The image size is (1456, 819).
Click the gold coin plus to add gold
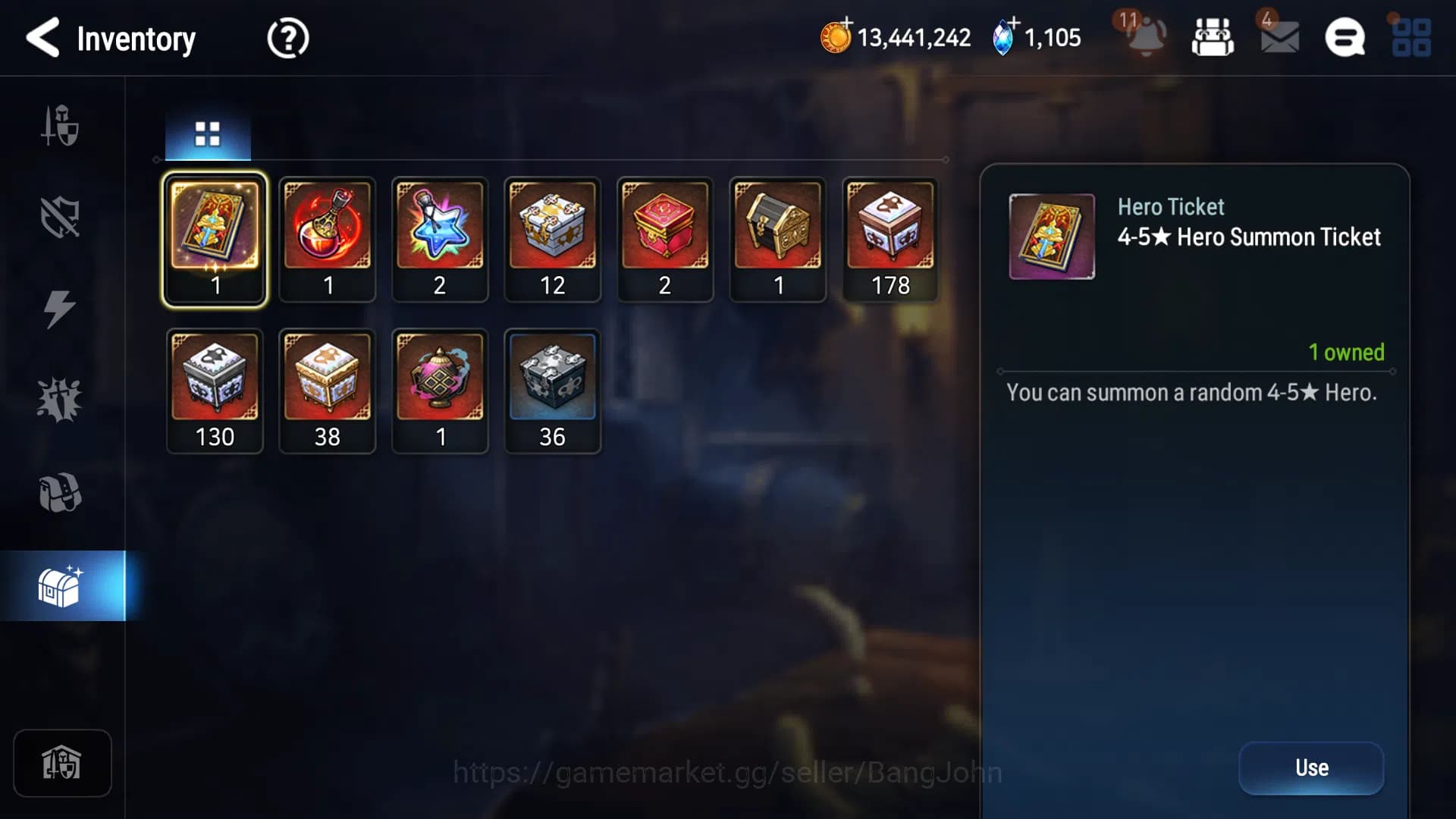(839, 33)
